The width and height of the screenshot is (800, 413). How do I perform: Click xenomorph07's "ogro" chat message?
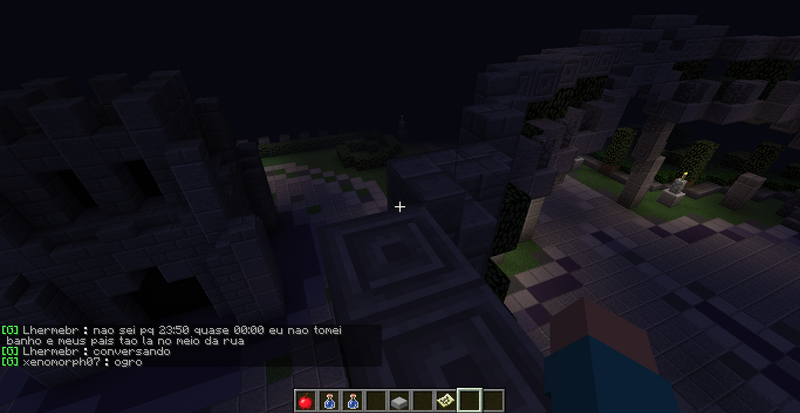[128, 361]
